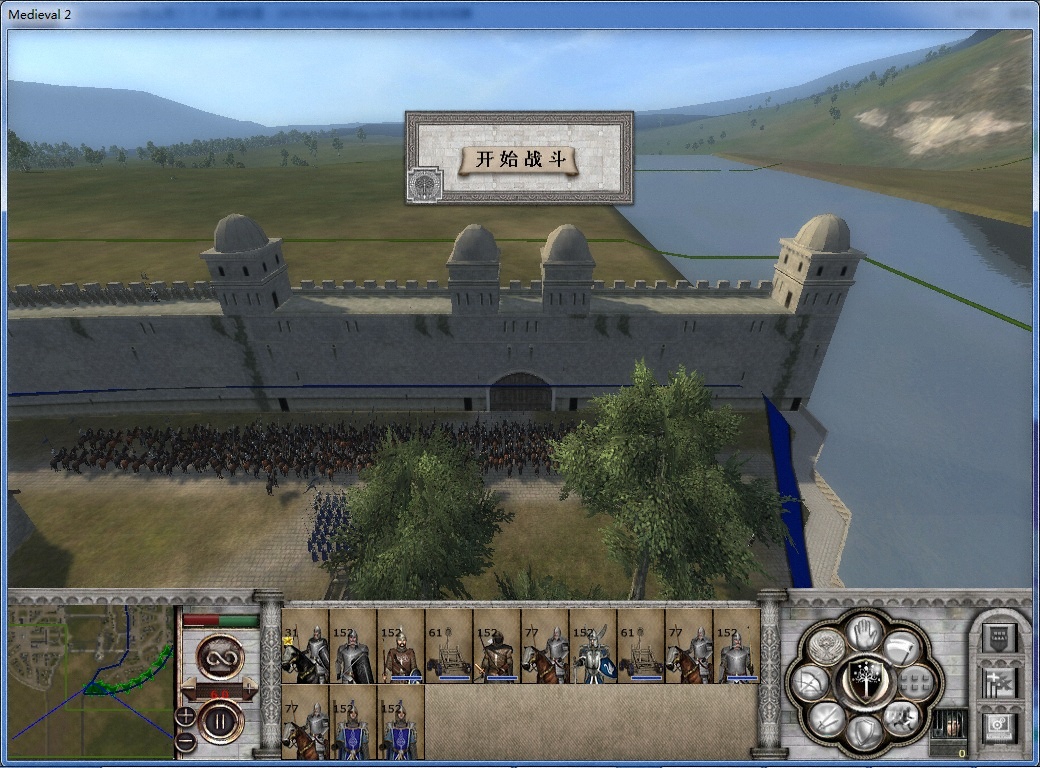The image size is (1040, 768).
Task: Activate the halt (open hand) command
Action: 864,631
